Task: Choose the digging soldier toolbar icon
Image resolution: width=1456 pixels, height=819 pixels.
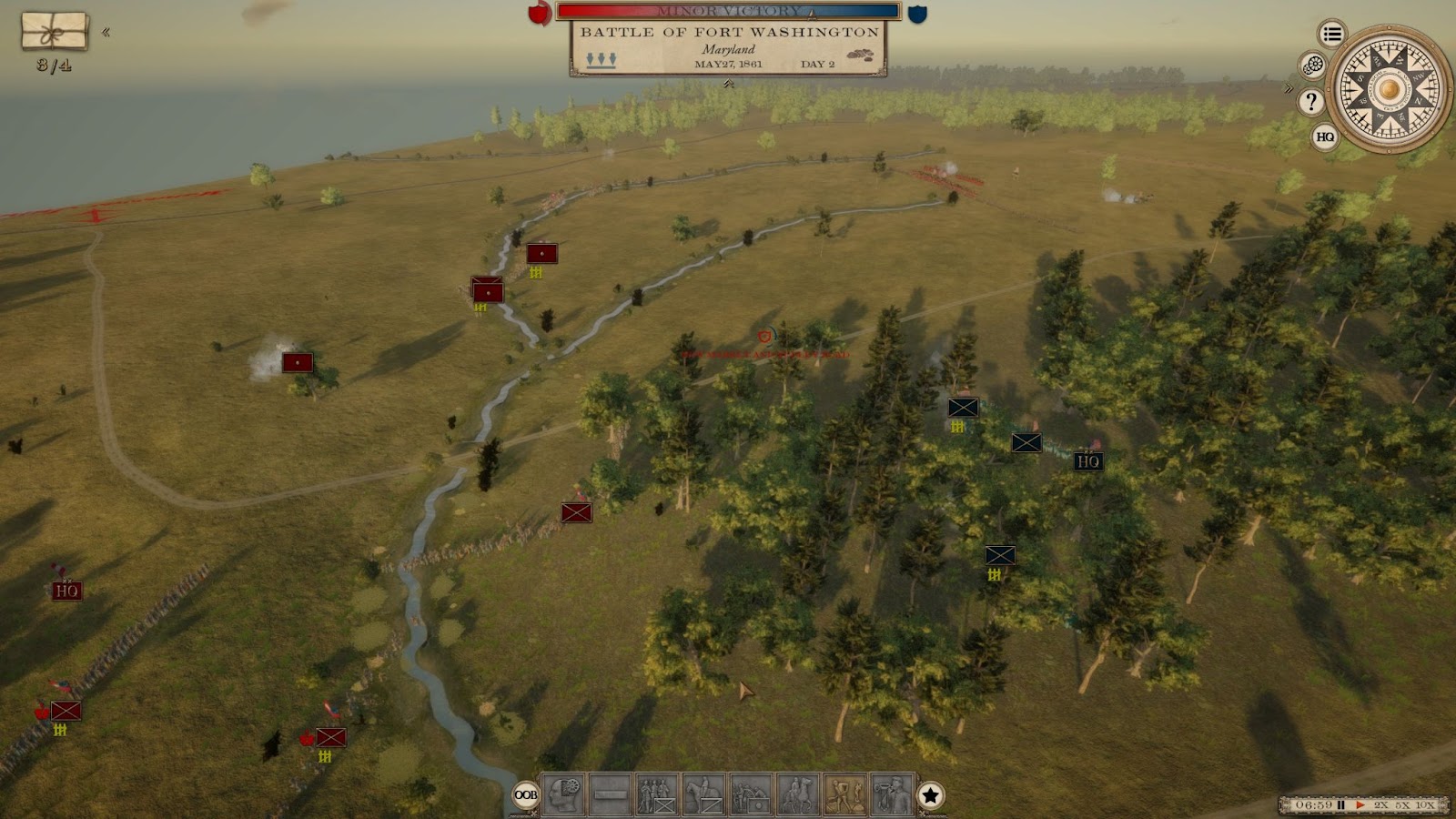Action: [844, 795]
